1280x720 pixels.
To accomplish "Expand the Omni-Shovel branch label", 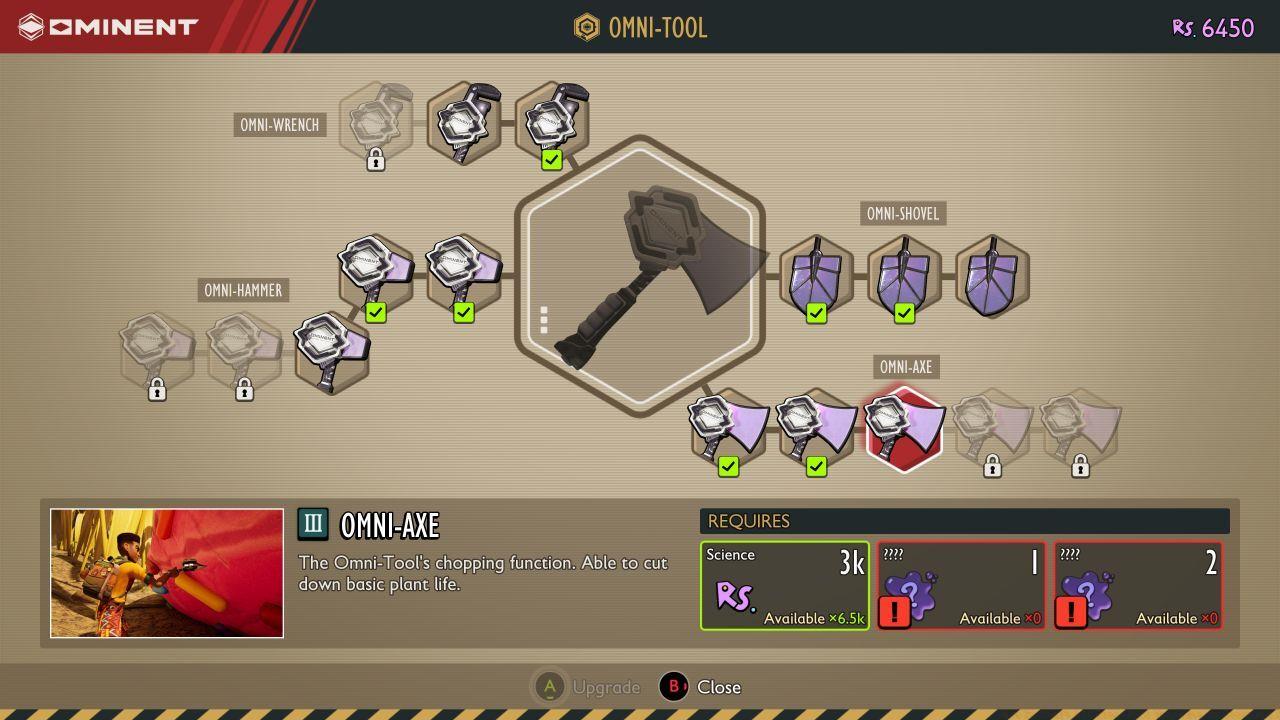I will click(903, 213).
